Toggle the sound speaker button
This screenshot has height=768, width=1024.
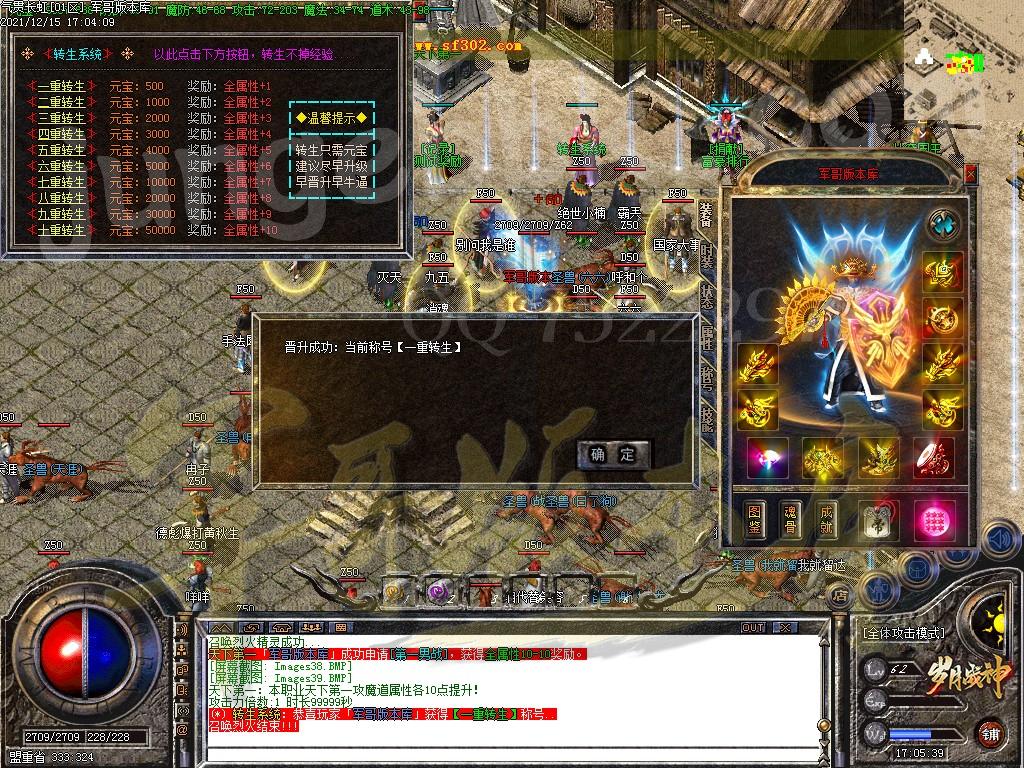[998, 541]
